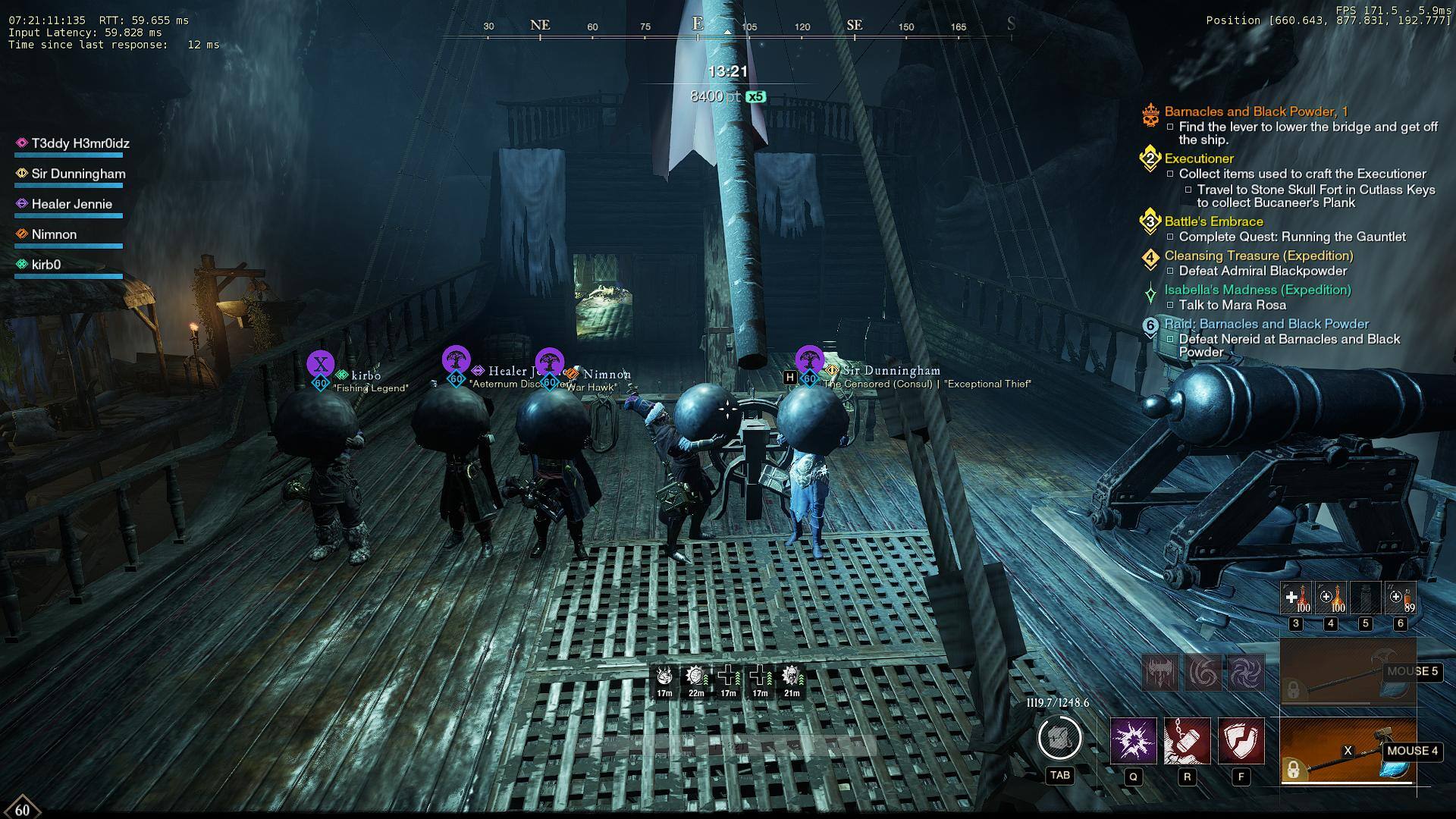The width and height of the screenshot is (1456, 819).
Task: Open the Isabella's Madness expedition quest
Action: pyautogui.click(x=1257, y=290)
